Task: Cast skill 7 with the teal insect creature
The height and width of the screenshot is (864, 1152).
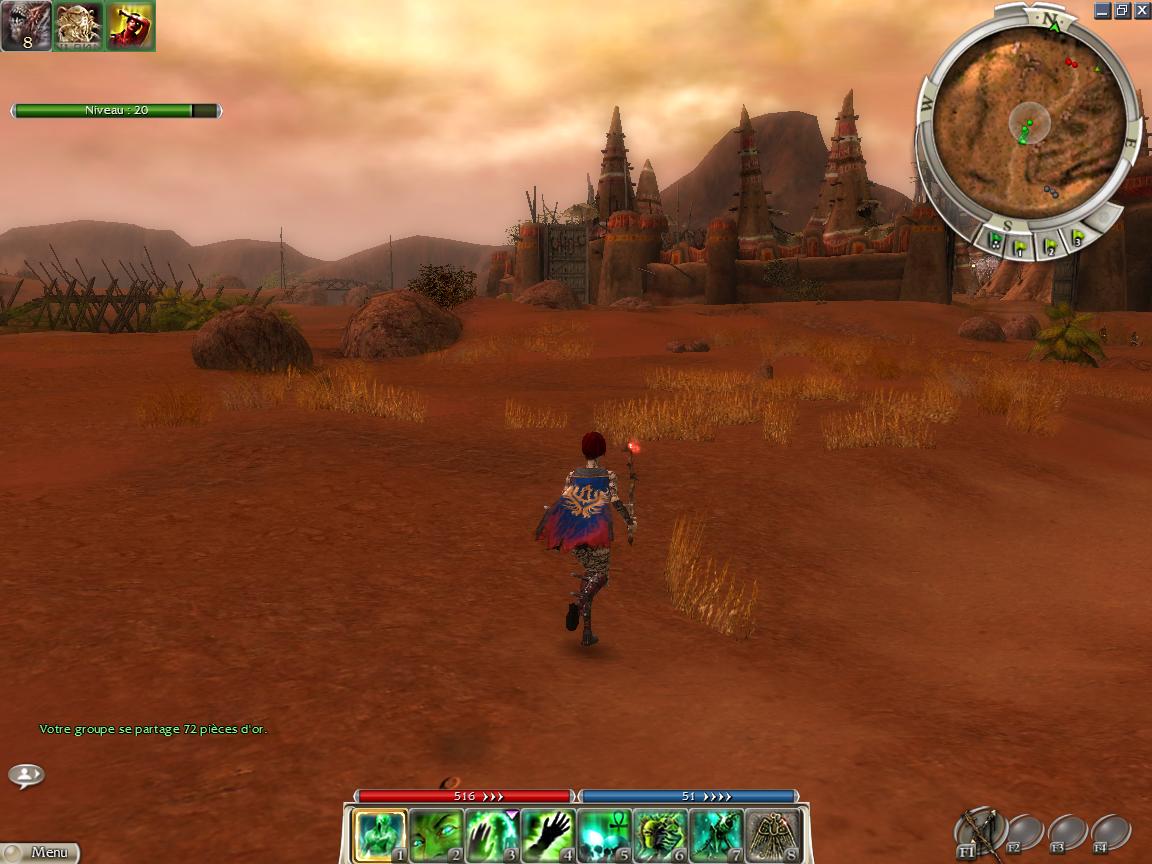Action: tap(717, 836)
